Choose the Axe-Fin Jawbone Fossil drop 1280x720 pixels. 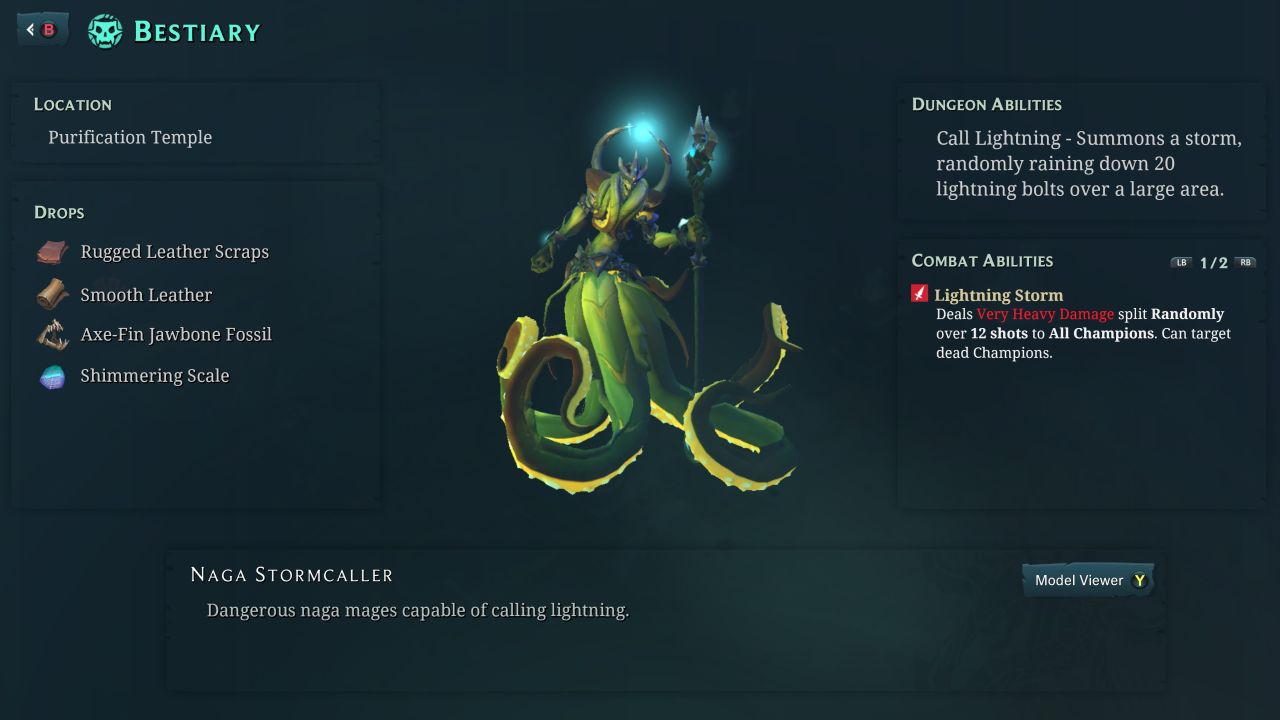[176, 335]
